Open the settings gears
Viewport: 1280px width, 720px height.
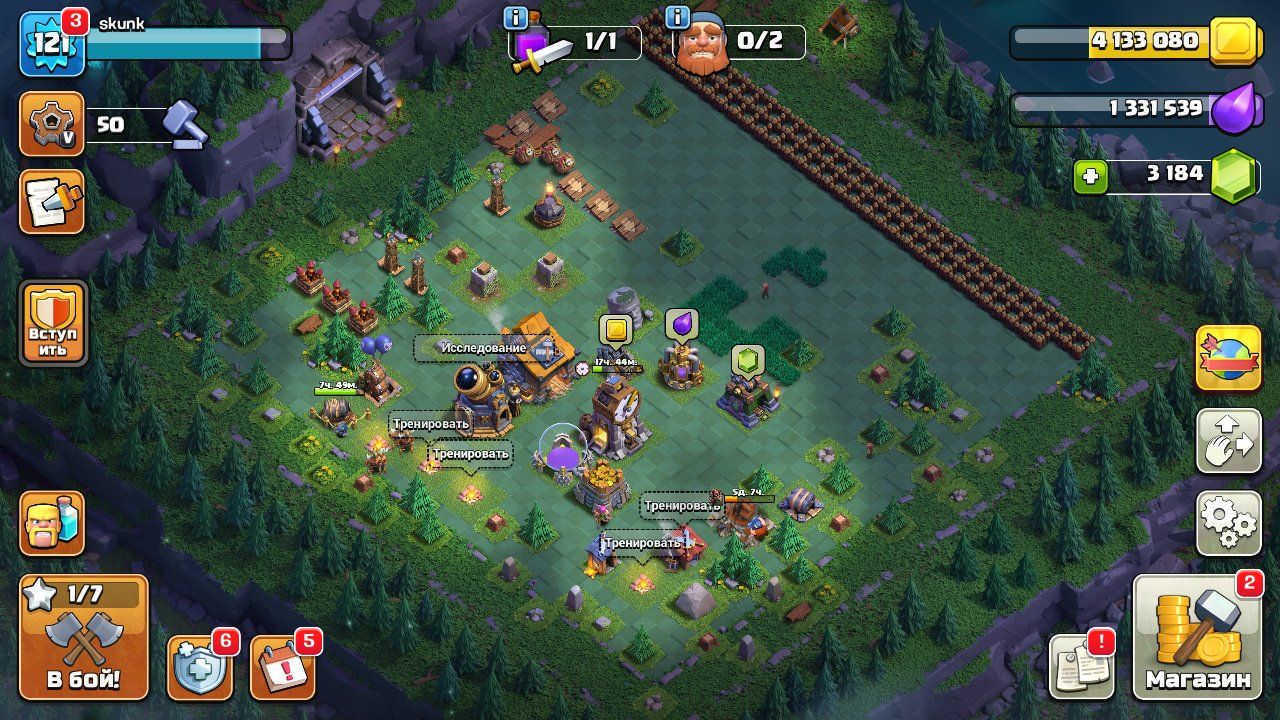pyautogui.click(x=1228, y=523)
